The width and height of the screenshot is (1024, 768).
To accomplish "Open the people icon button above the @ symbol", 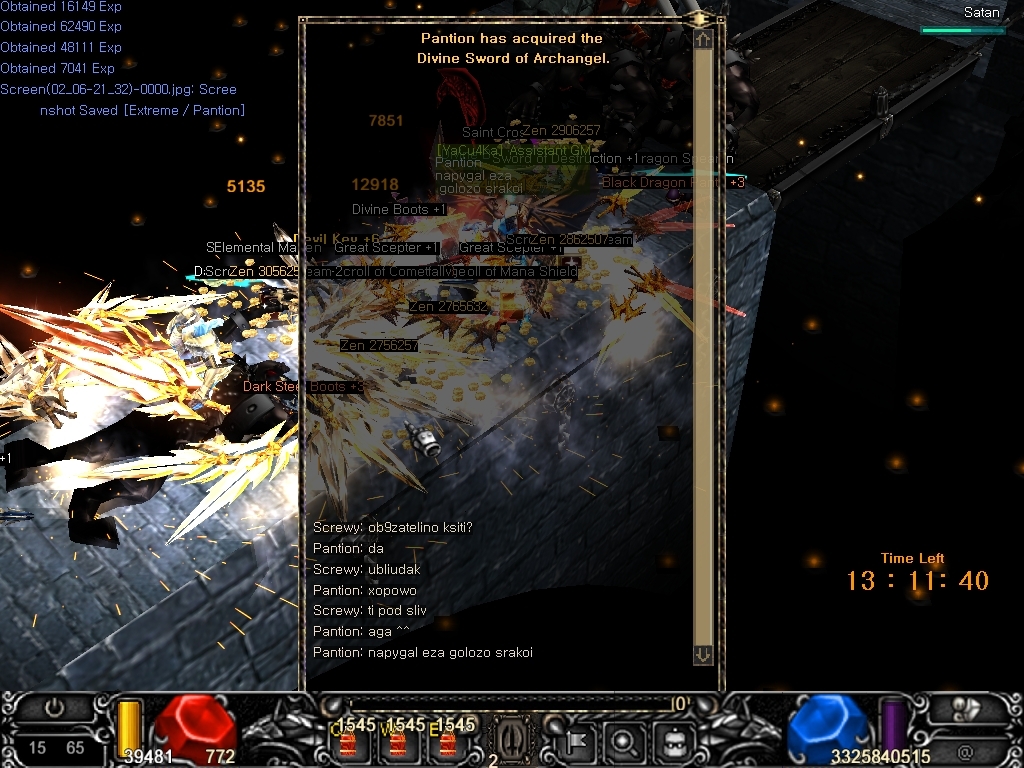I will (x=966, y=710).
